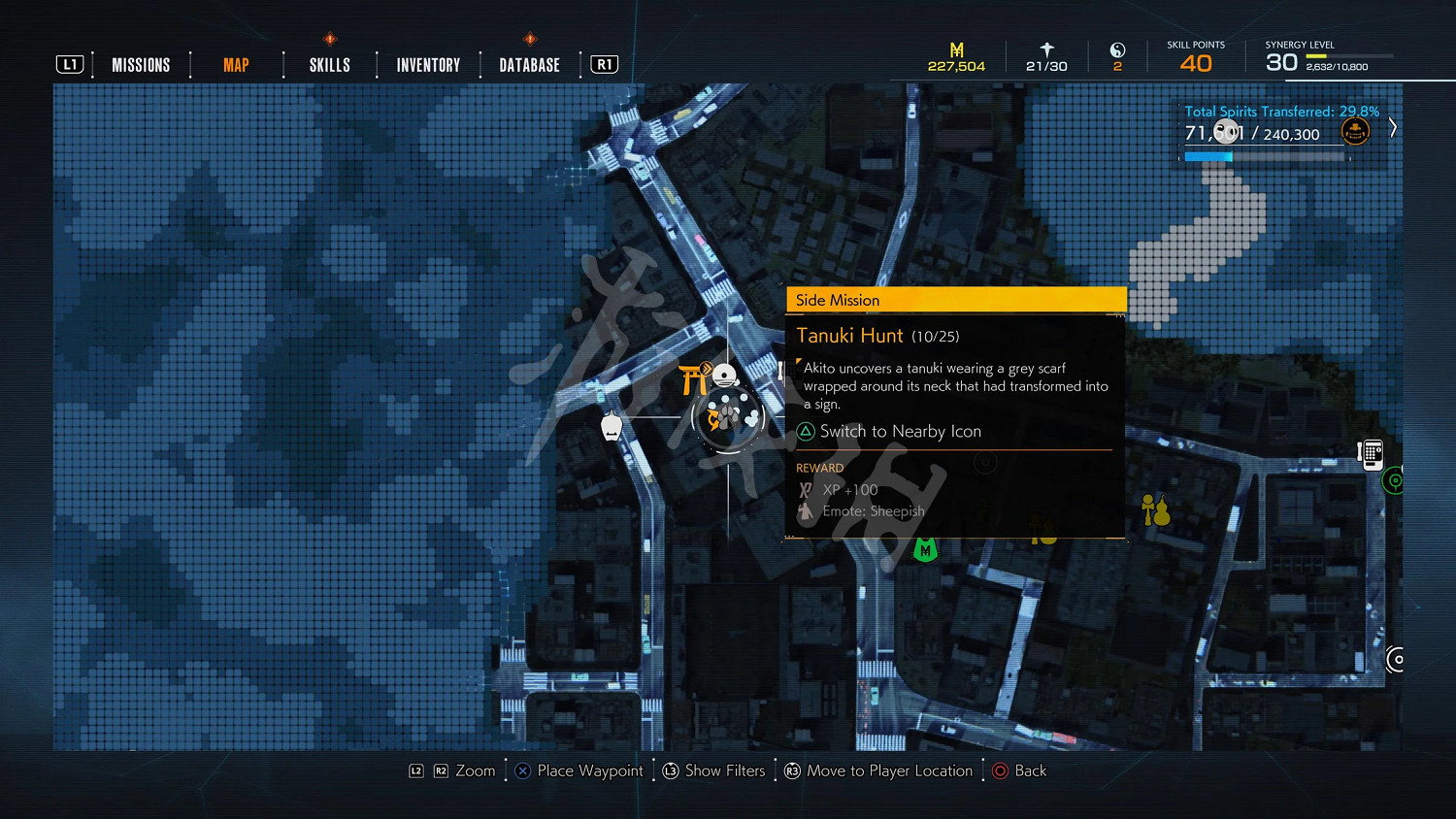Select the orange torii gate map marker
The image size is (1456, 819).
pos(693,379)
